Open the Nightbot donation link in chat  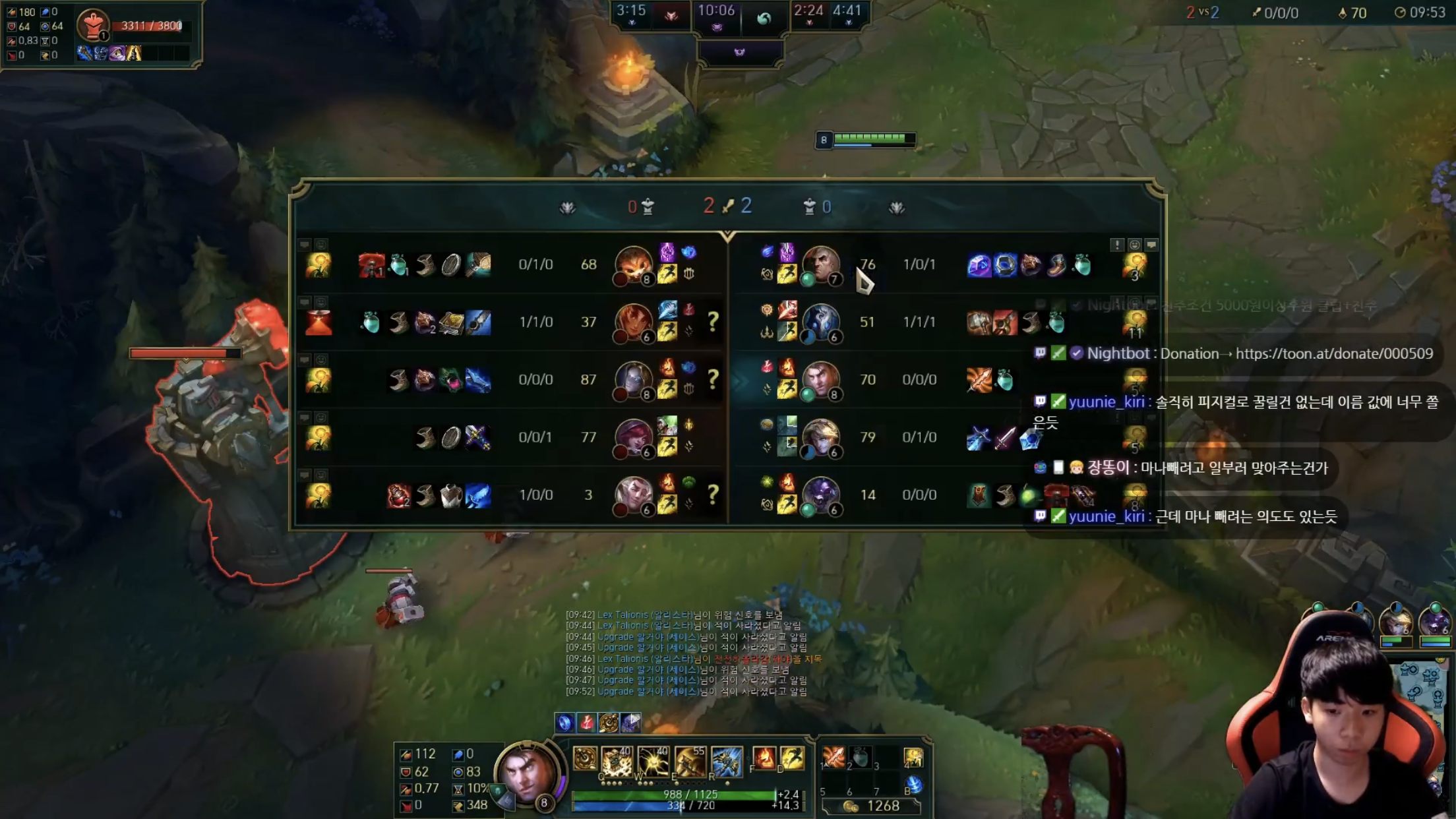pyautogui.click(x=1333, y=353)
